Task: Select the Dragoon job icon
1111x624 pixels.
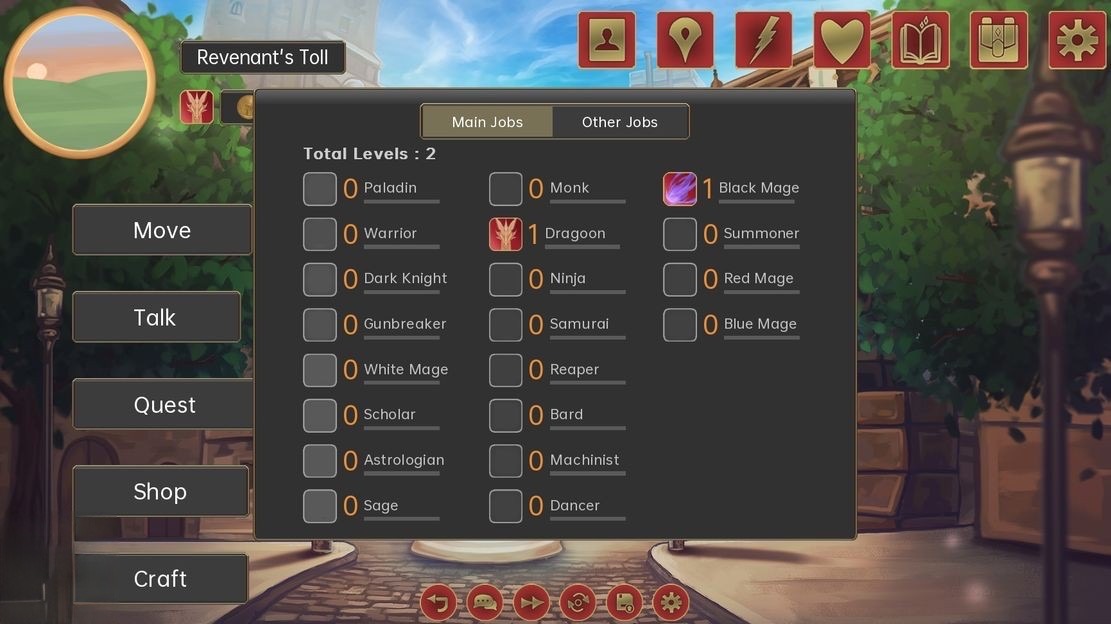Action: pos(506,234)
